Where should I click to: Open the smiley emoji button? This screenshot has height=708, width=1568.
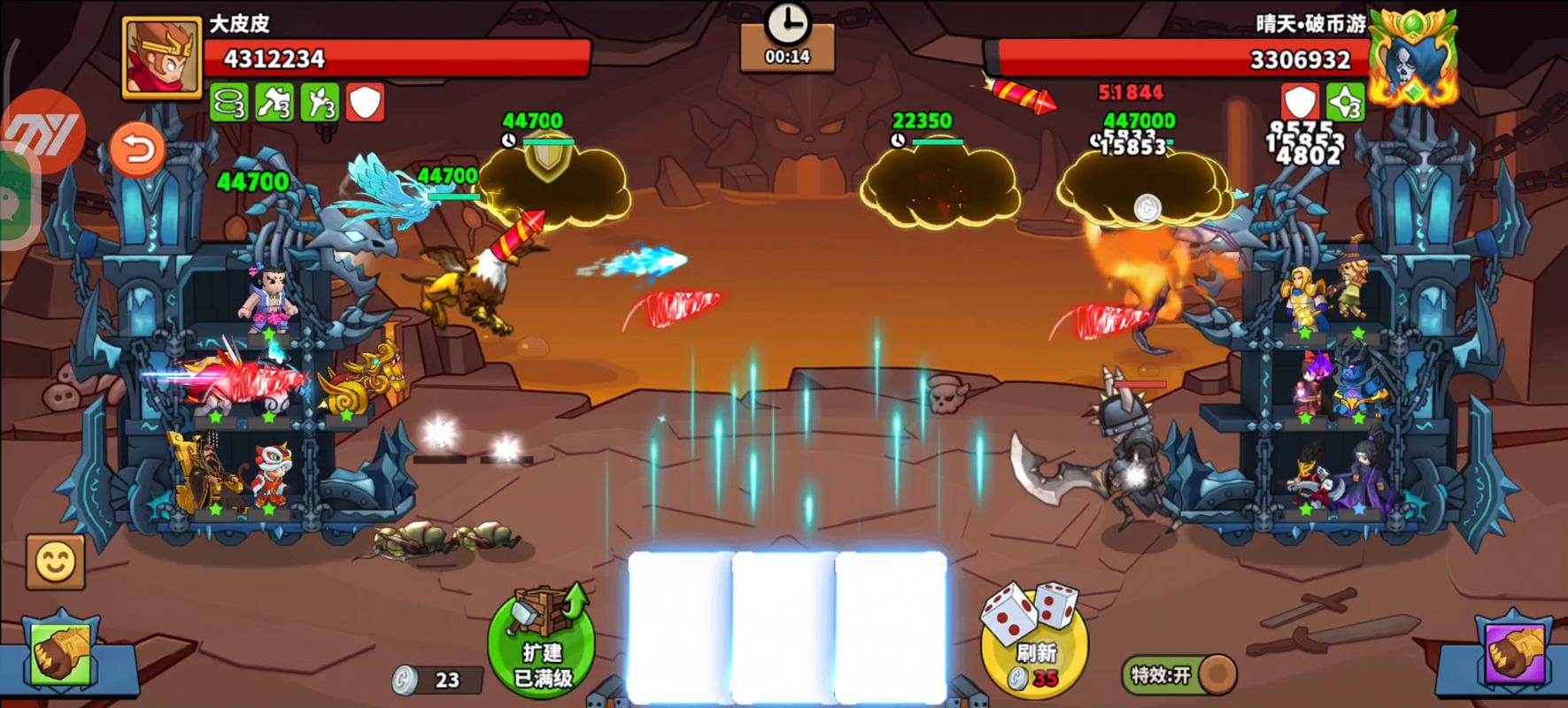[56, 562]
